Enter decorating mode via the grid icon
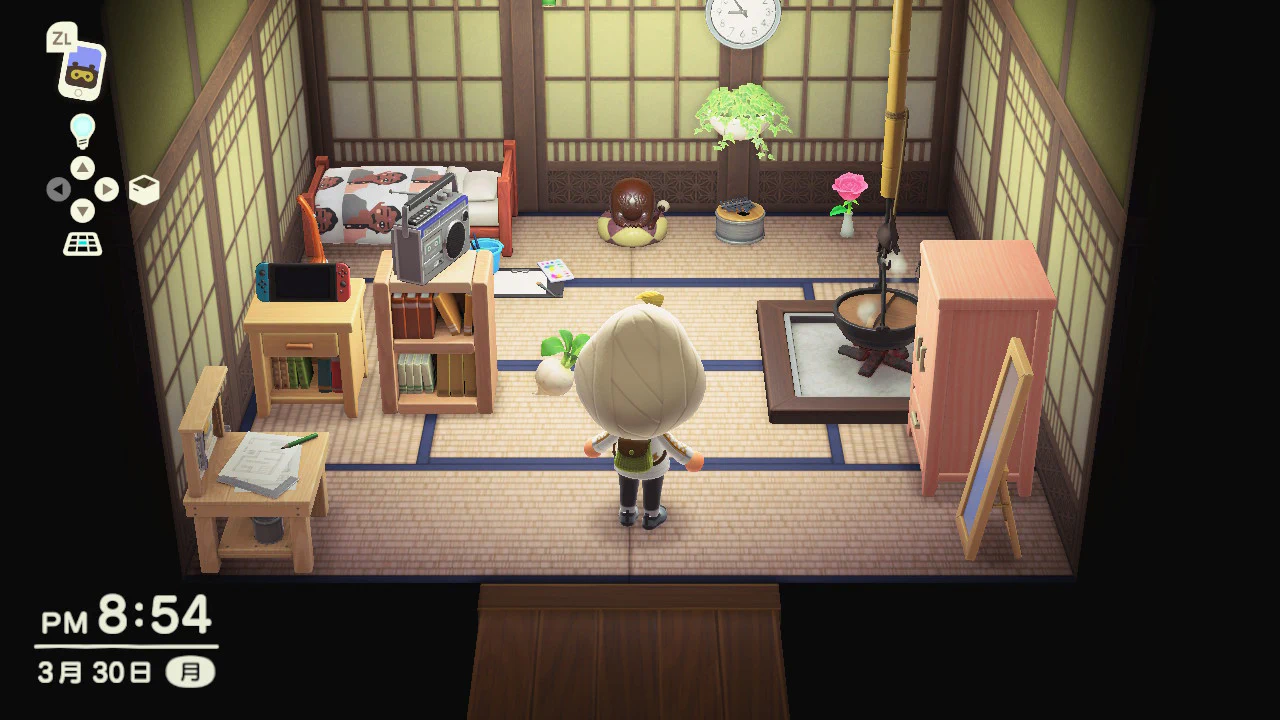Screen dimensions: 1280x720 tap(82, 243)
